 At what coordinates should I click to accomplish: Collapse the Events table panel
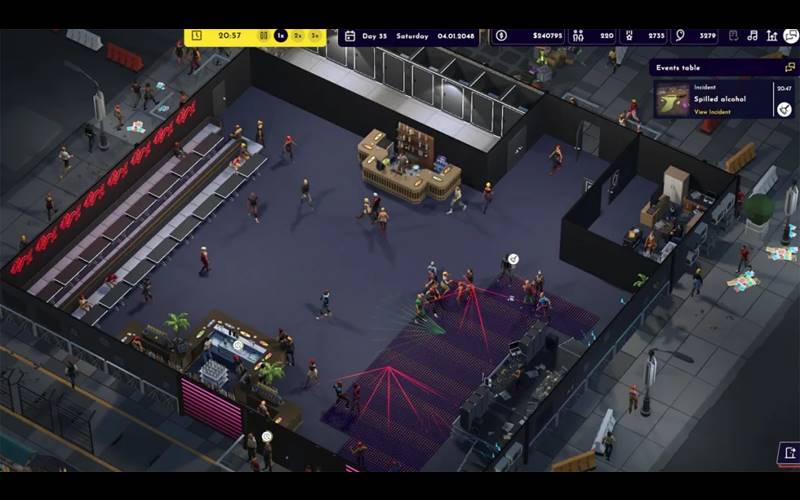tap(789, 68)
